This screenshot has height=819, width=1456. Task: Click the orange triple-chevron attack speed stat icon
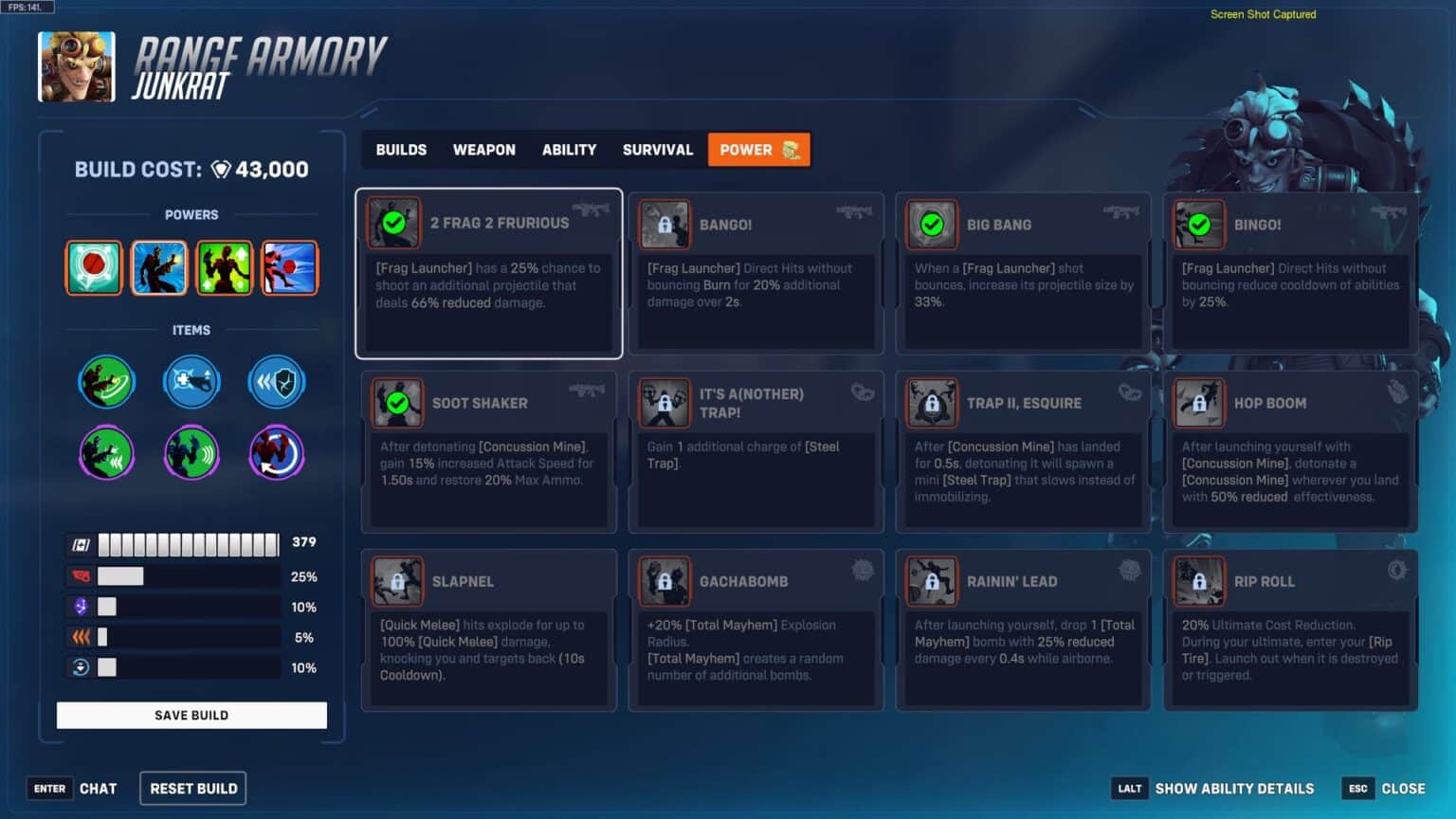pyautogui.click(x=82, y=635)
